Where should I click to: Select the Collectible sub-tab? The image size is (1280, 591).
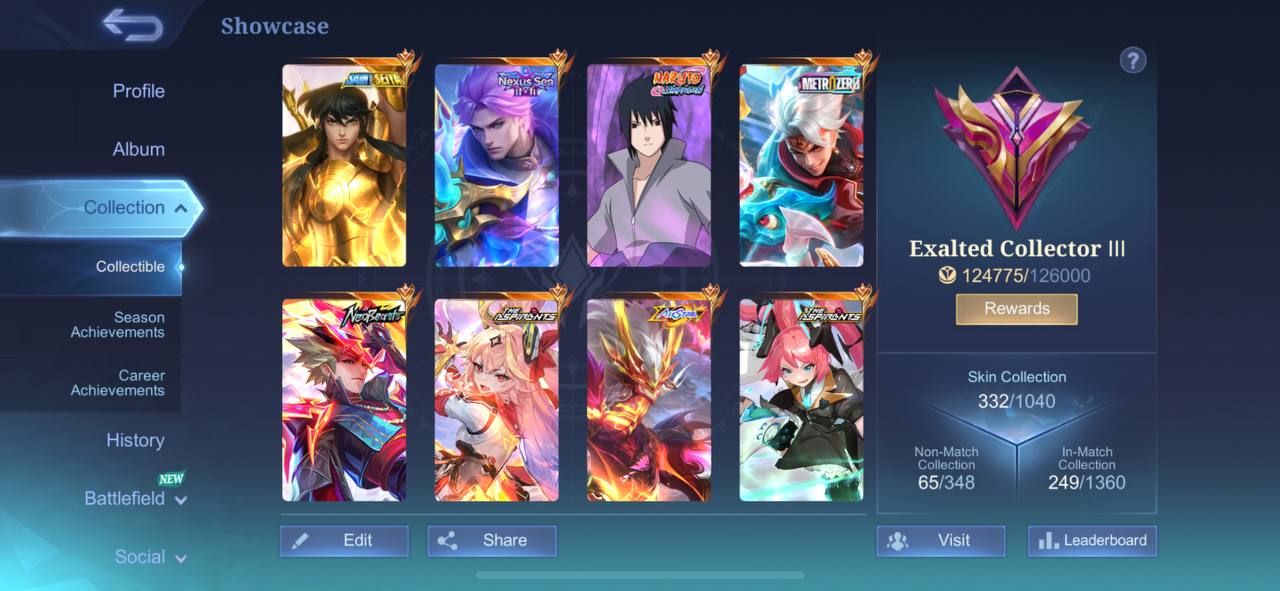tap(130, 267)
